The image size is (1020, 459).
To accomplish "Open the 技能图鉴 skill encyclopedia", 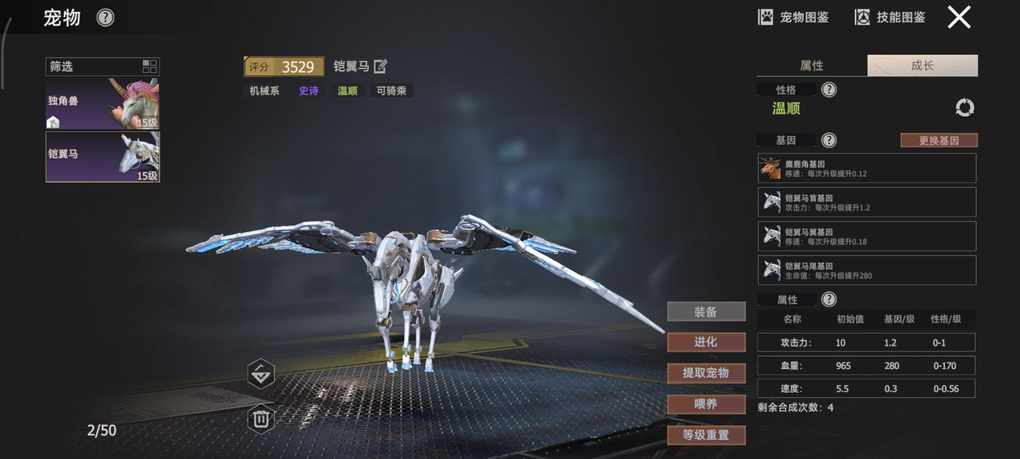I will click(889, 17).
